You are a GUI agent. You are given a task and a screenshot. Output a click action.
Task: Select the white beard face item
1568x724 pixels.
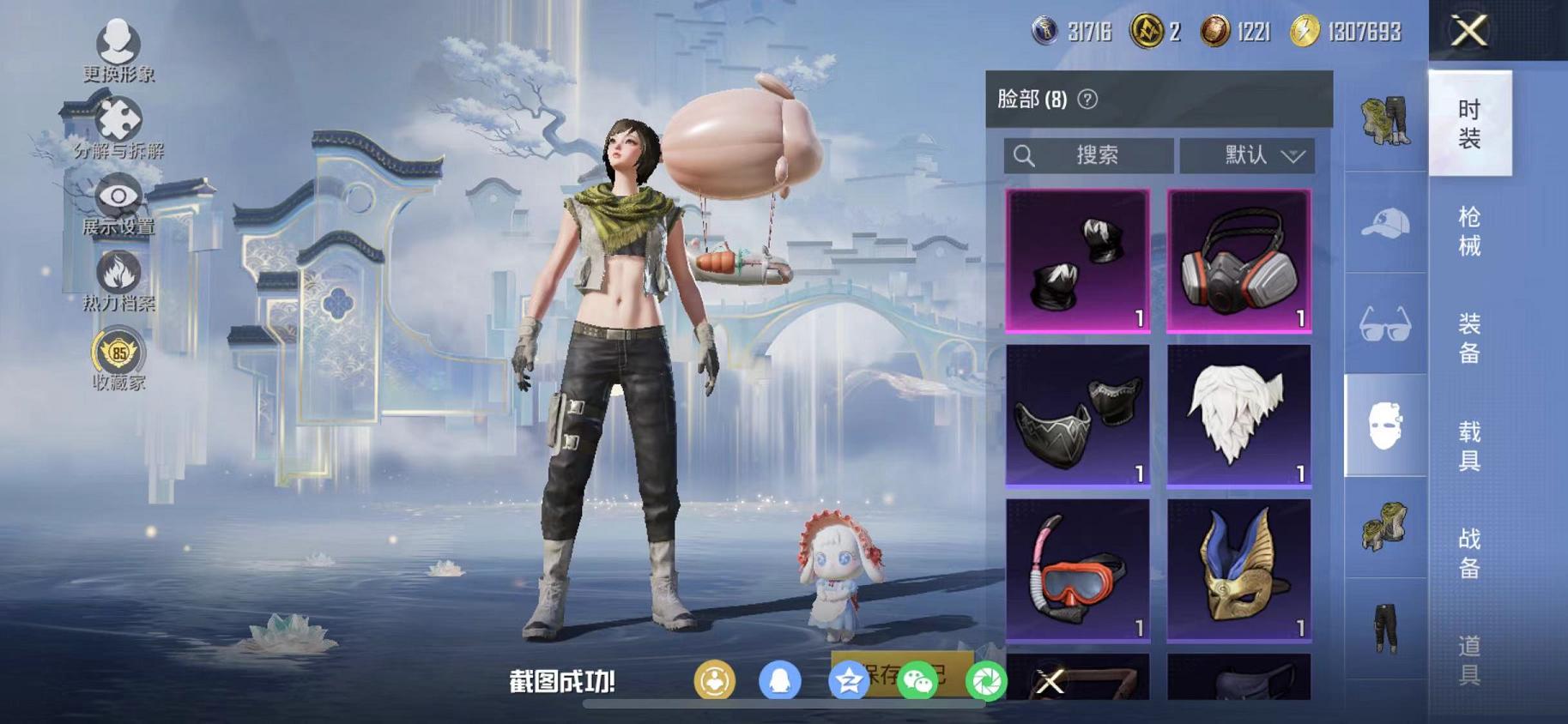pos(1238,415)
